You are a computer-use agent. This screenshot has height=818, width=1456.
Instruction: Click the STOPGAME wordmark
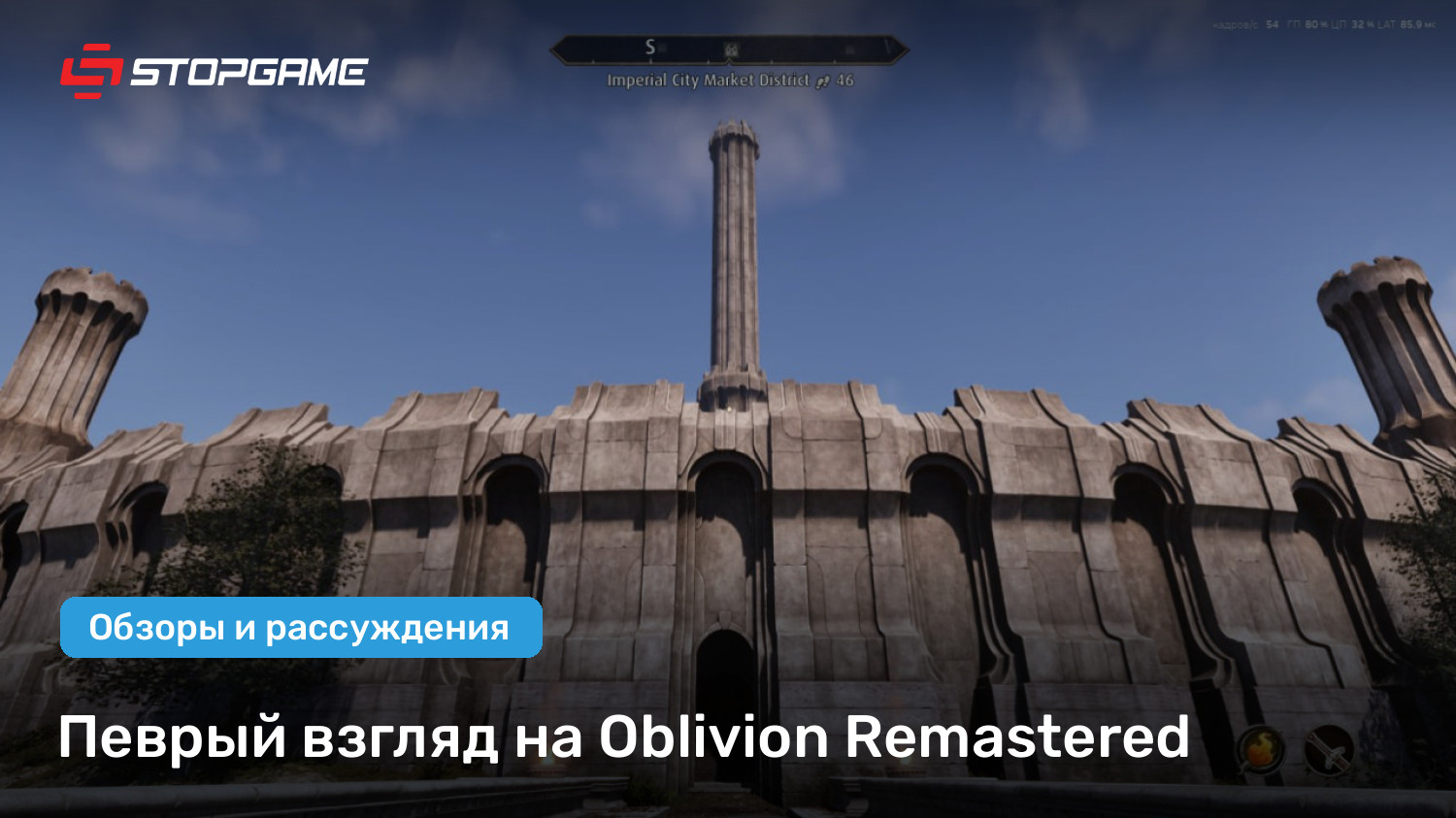250,71
